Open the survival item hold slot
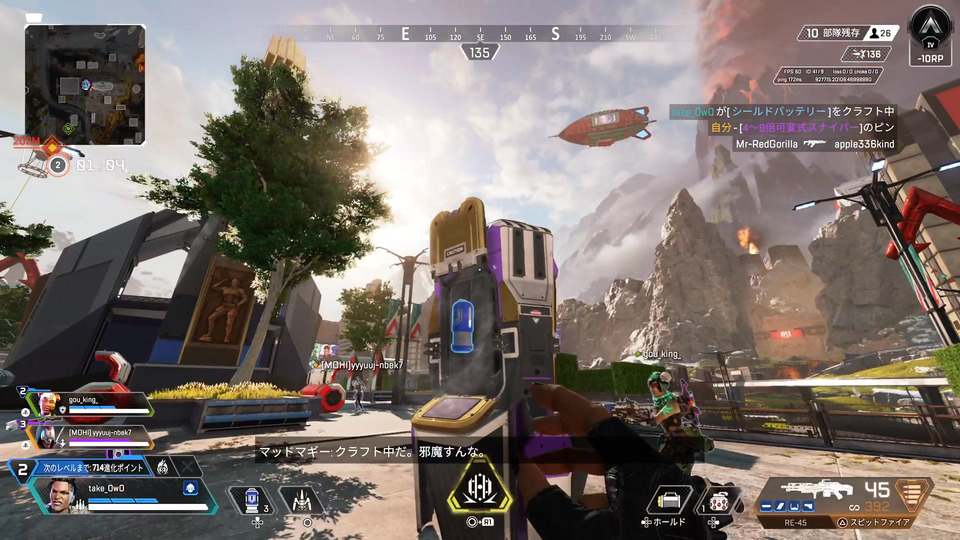 click(x=669, y=499)
